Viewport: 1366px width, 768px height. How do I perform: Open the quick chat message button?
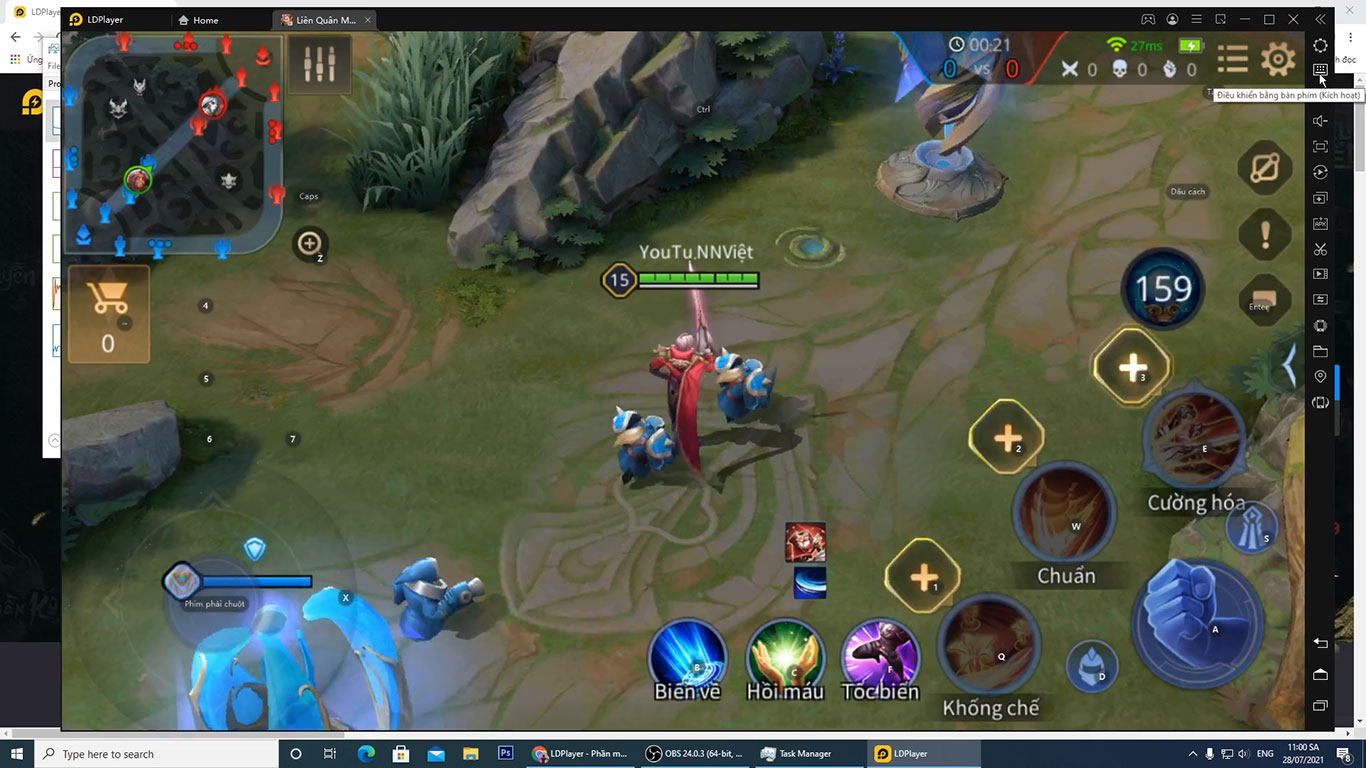[1264, 300]
